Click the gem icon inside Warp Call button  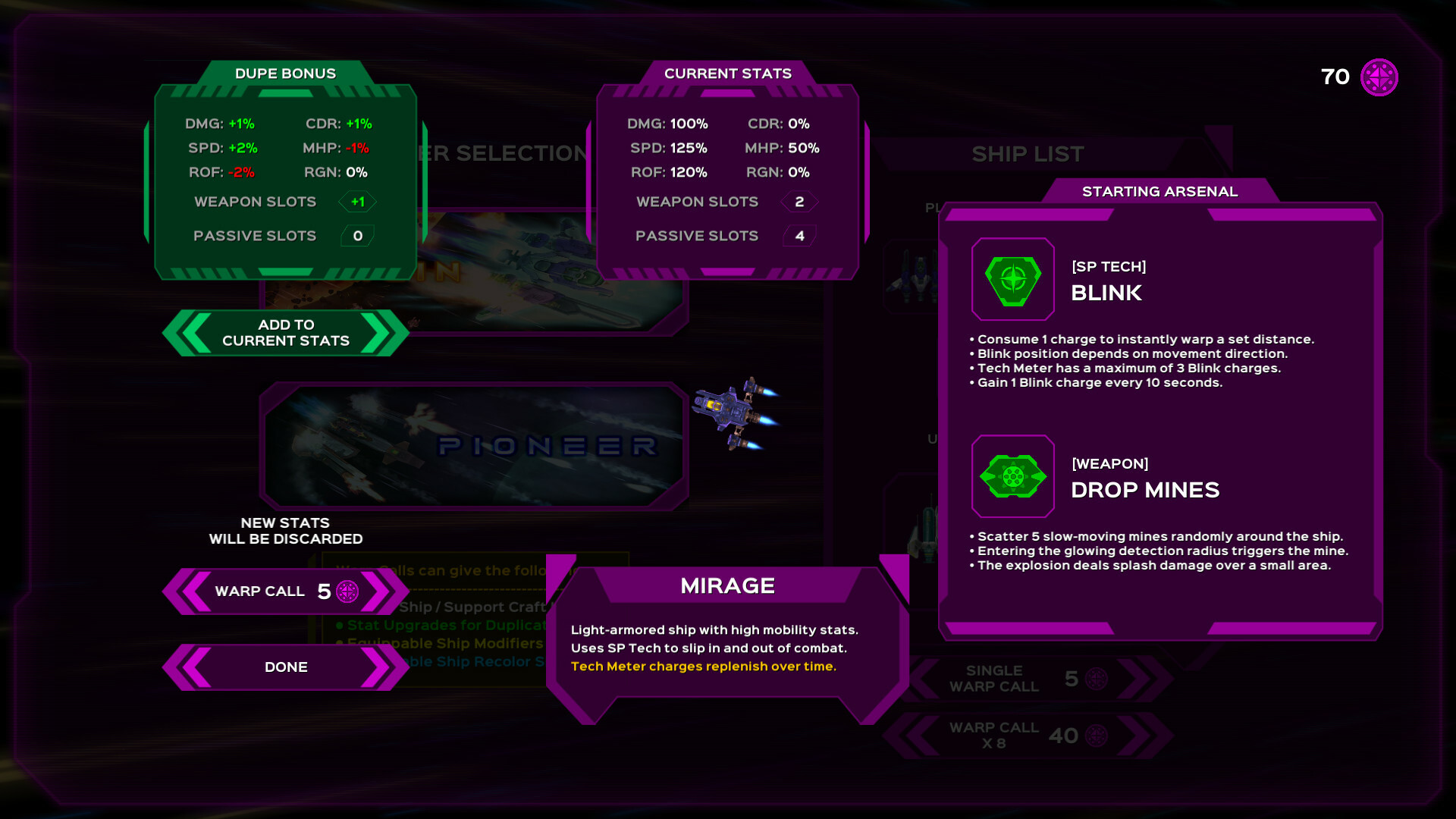[x=348, y=591]
